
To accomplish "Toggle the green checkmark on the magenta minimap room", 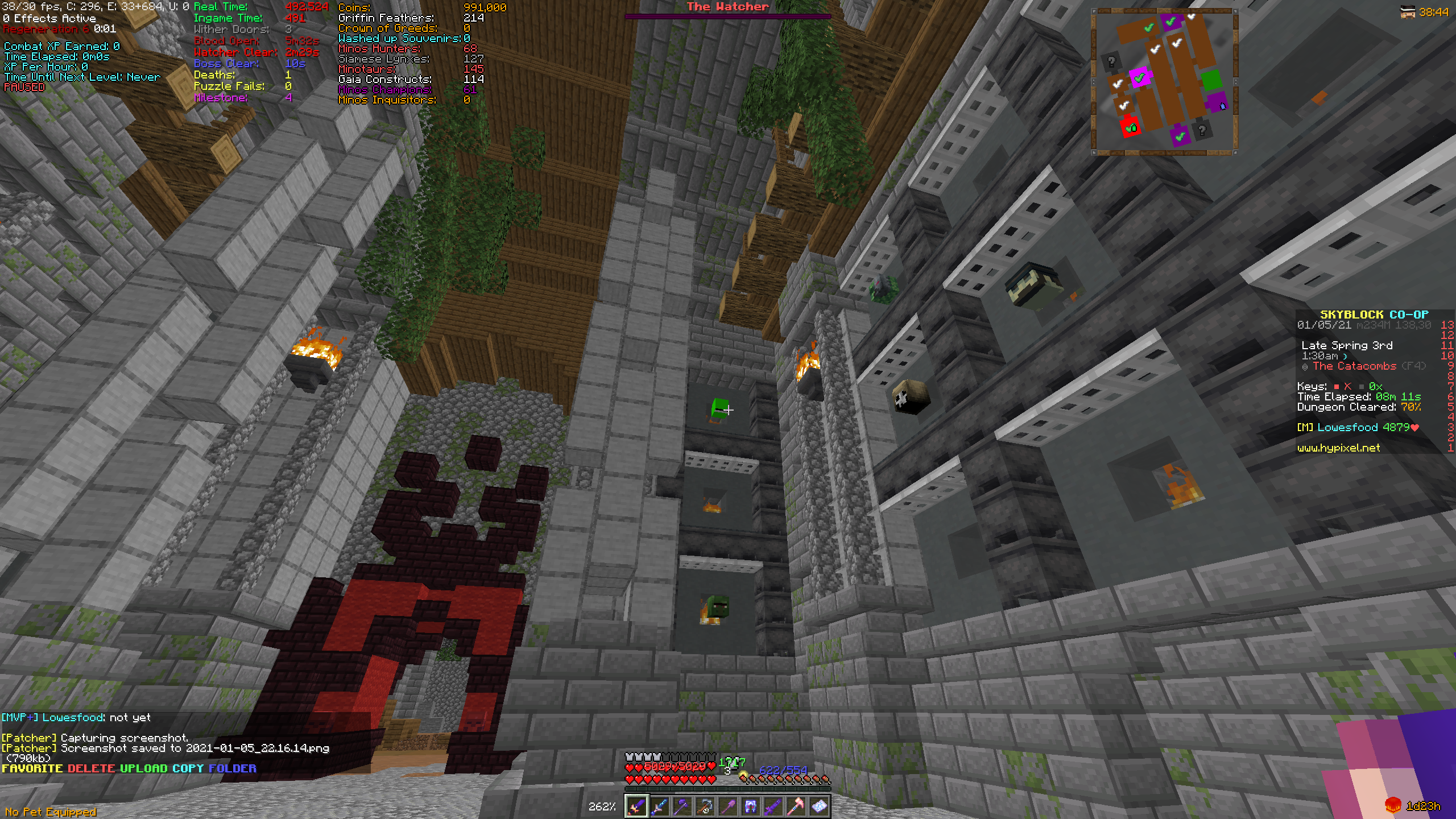I will pyautogui.click(x=1139, y=78).
